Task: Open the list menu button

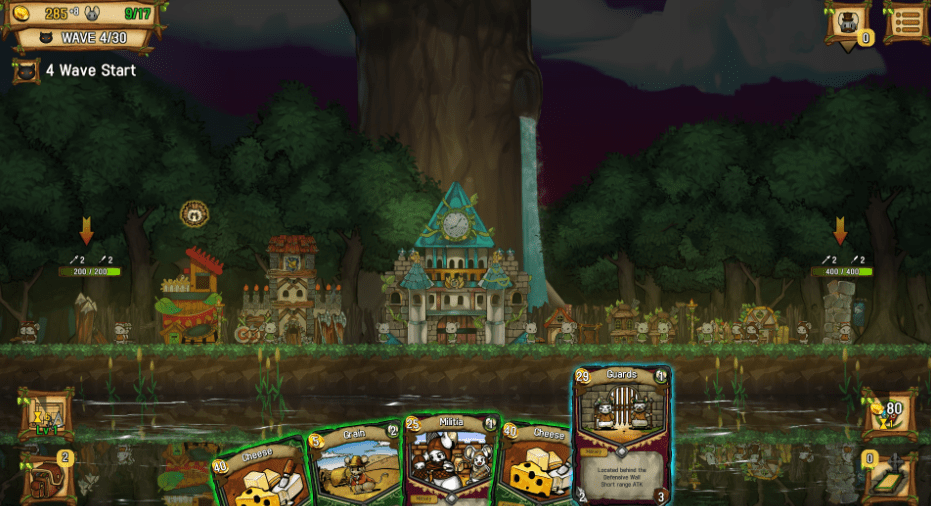Action: tap(906, 22)
